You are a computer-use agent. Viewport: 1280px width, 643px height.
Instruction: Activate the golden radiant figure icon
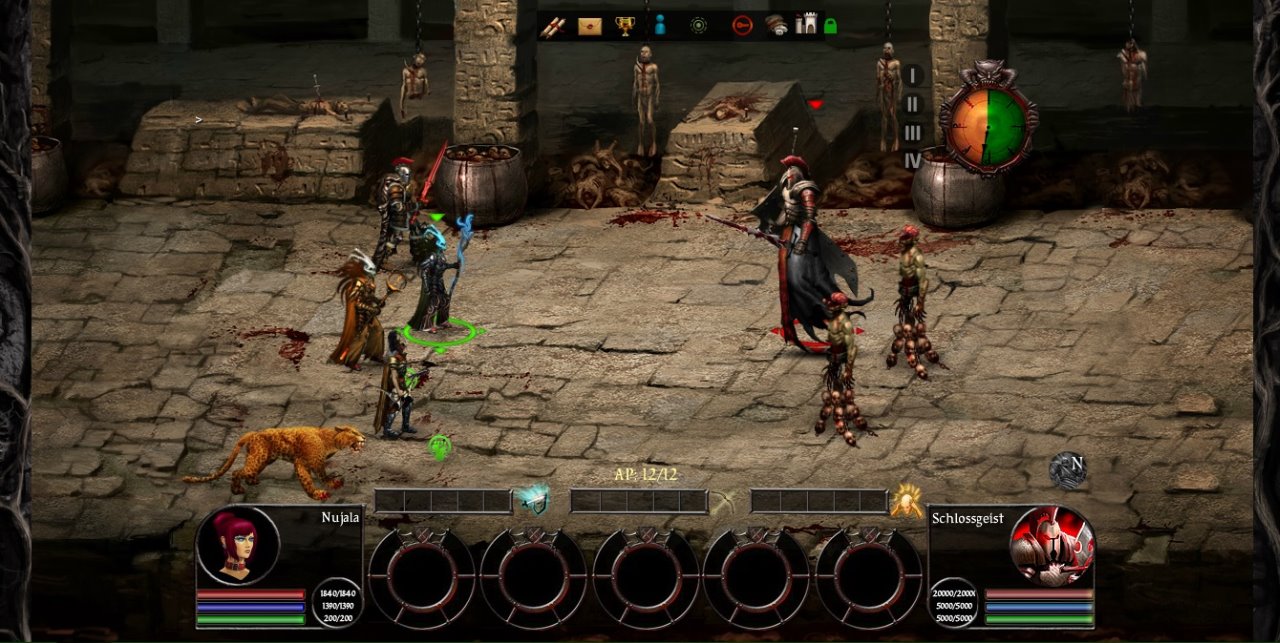point(907,500)
